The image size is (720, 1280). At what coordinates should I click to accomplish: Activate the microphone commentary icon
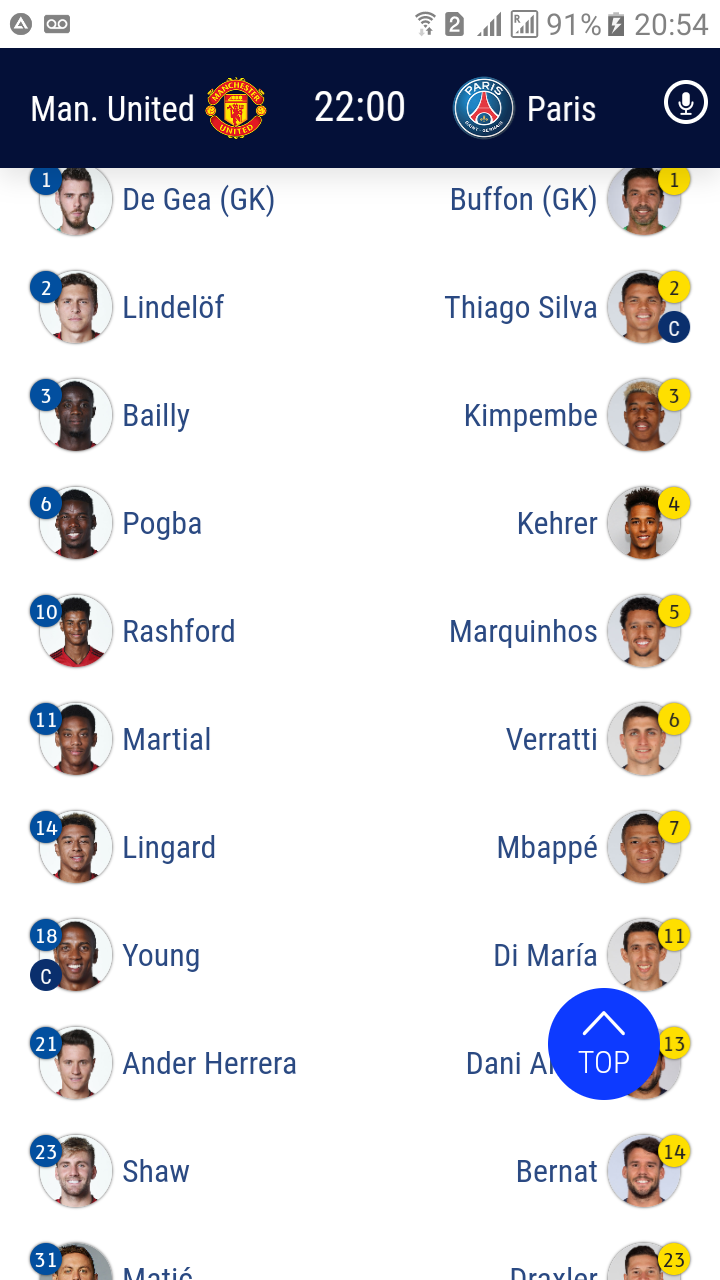pos(685,103)
